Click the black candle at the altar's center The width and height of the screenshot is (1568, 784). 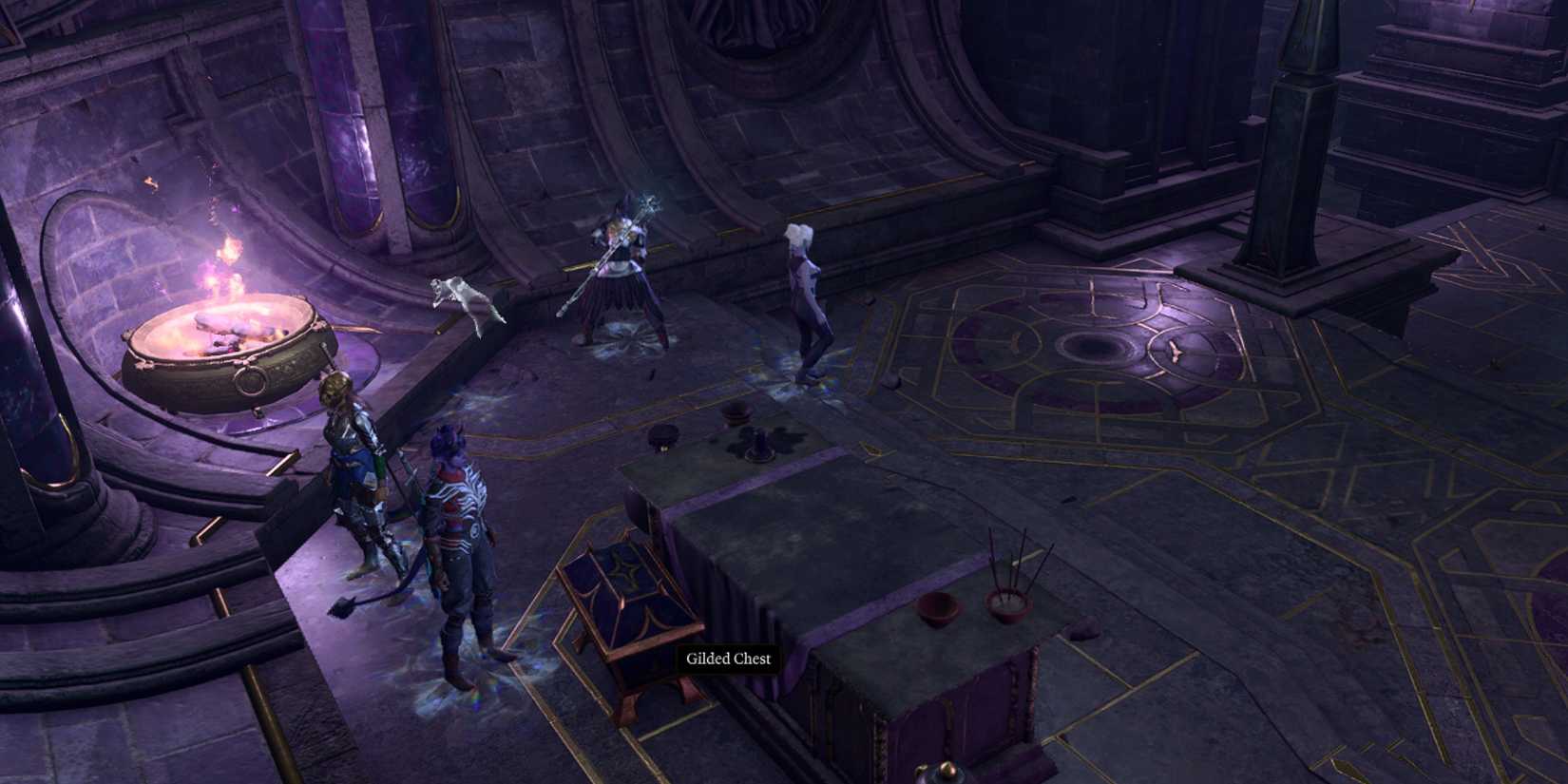760,443
